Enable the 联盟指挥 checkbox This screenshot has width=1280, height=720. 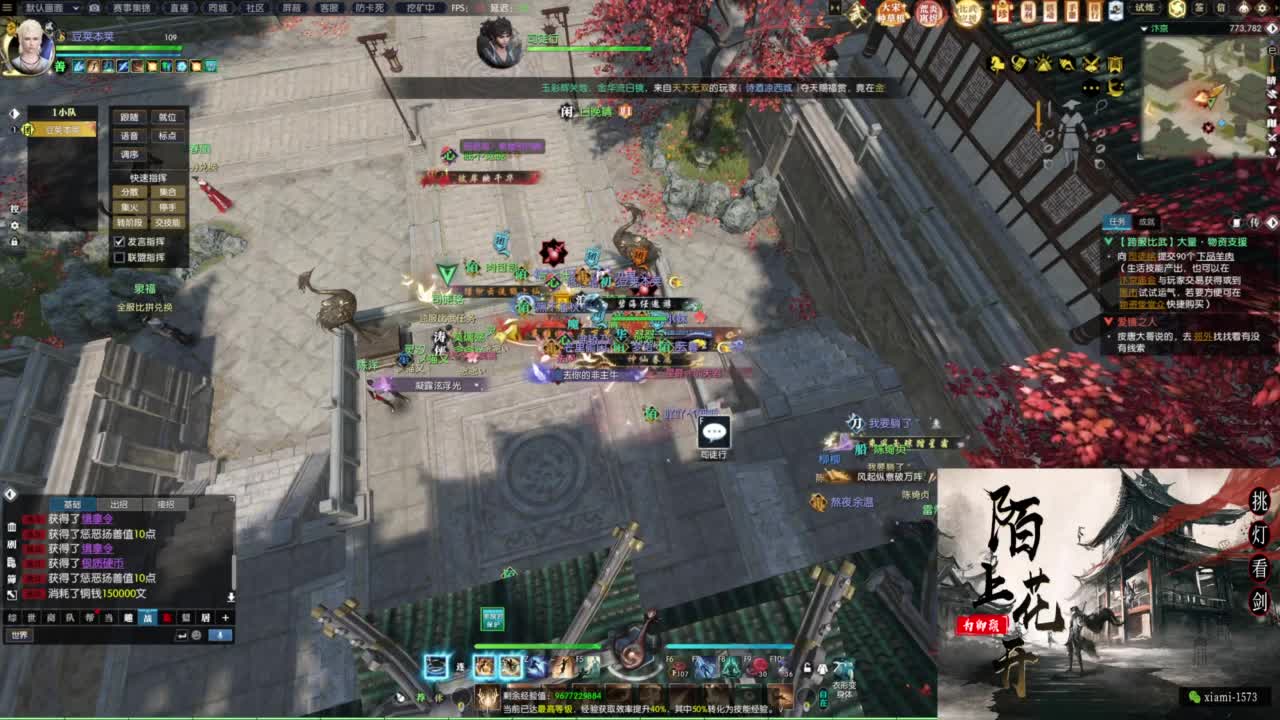(118, 258)
